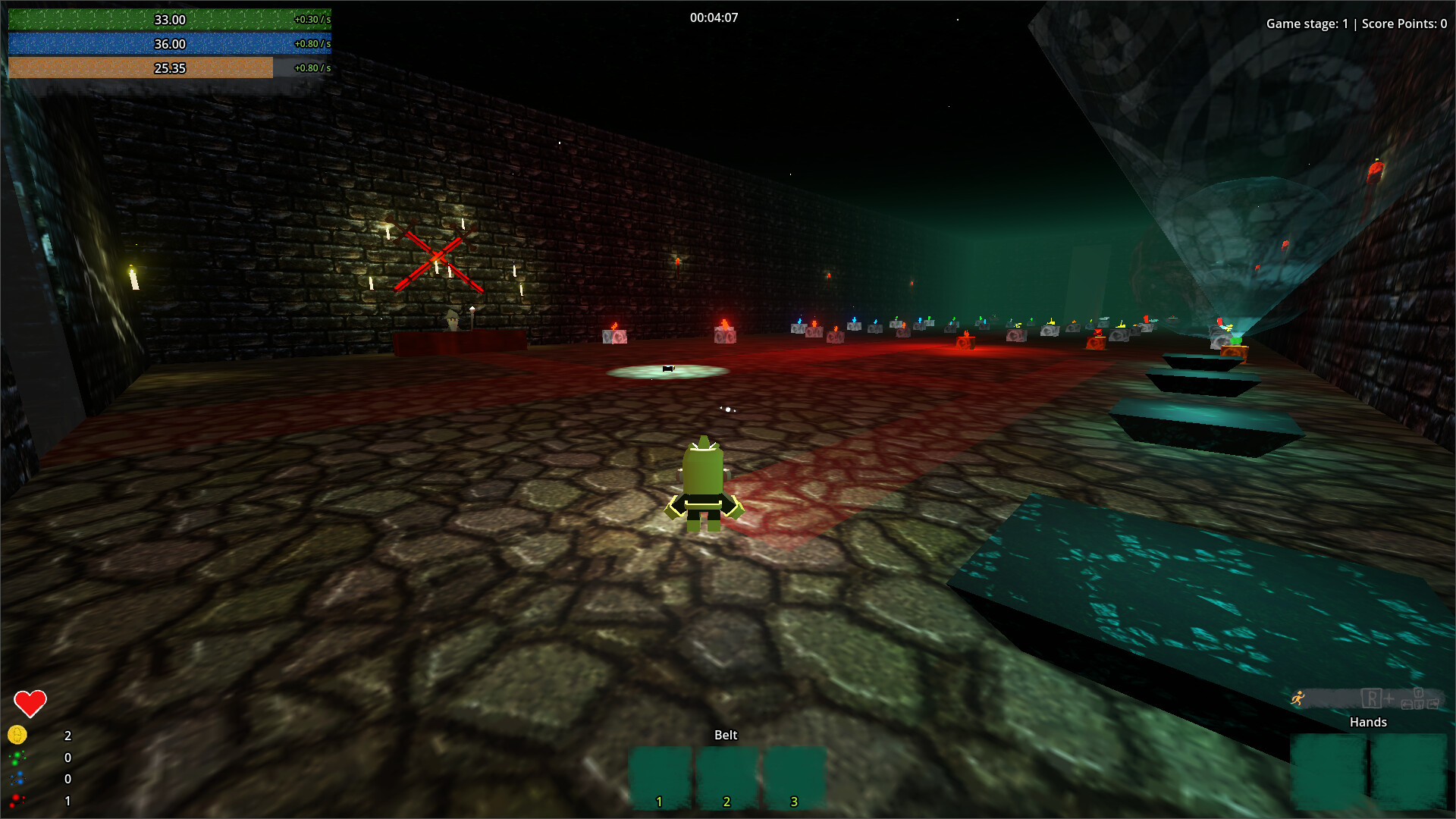The height and width of the screenshot is (819, 1456).
Task: Click the R button control hint icon
Action: (1372, 699)
